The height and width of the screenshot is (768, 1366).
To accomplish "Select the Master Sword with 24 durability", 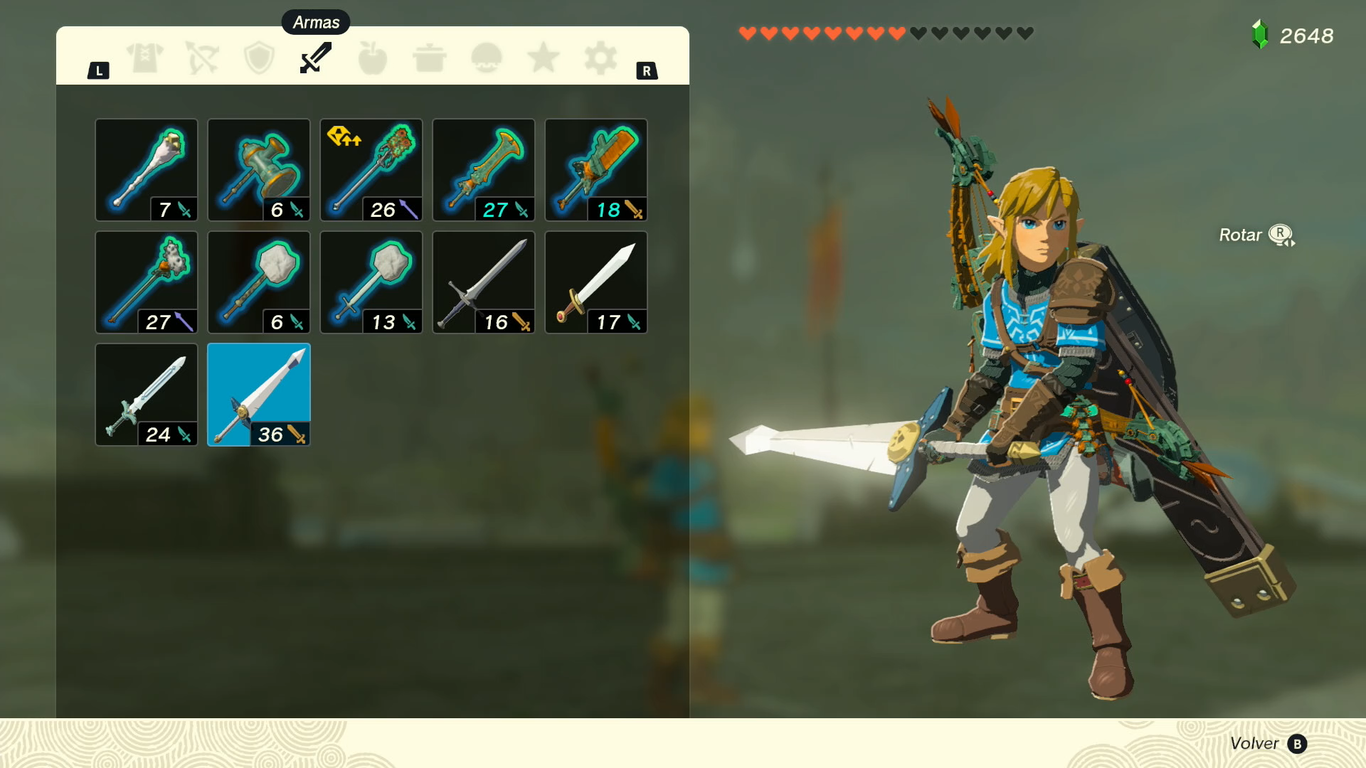I will click(146, 394).
